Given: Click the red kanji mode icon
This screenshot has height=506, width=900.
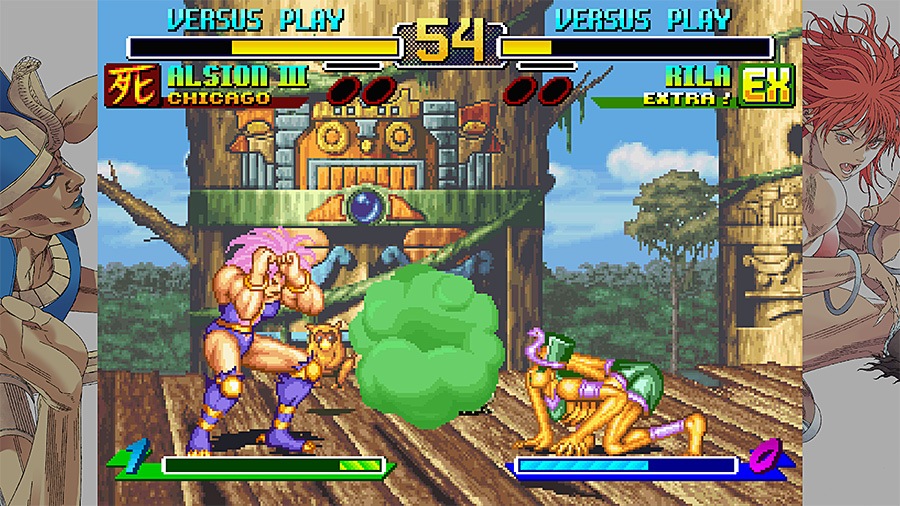Looking at the screenshot, I should [x=133, y=86].
